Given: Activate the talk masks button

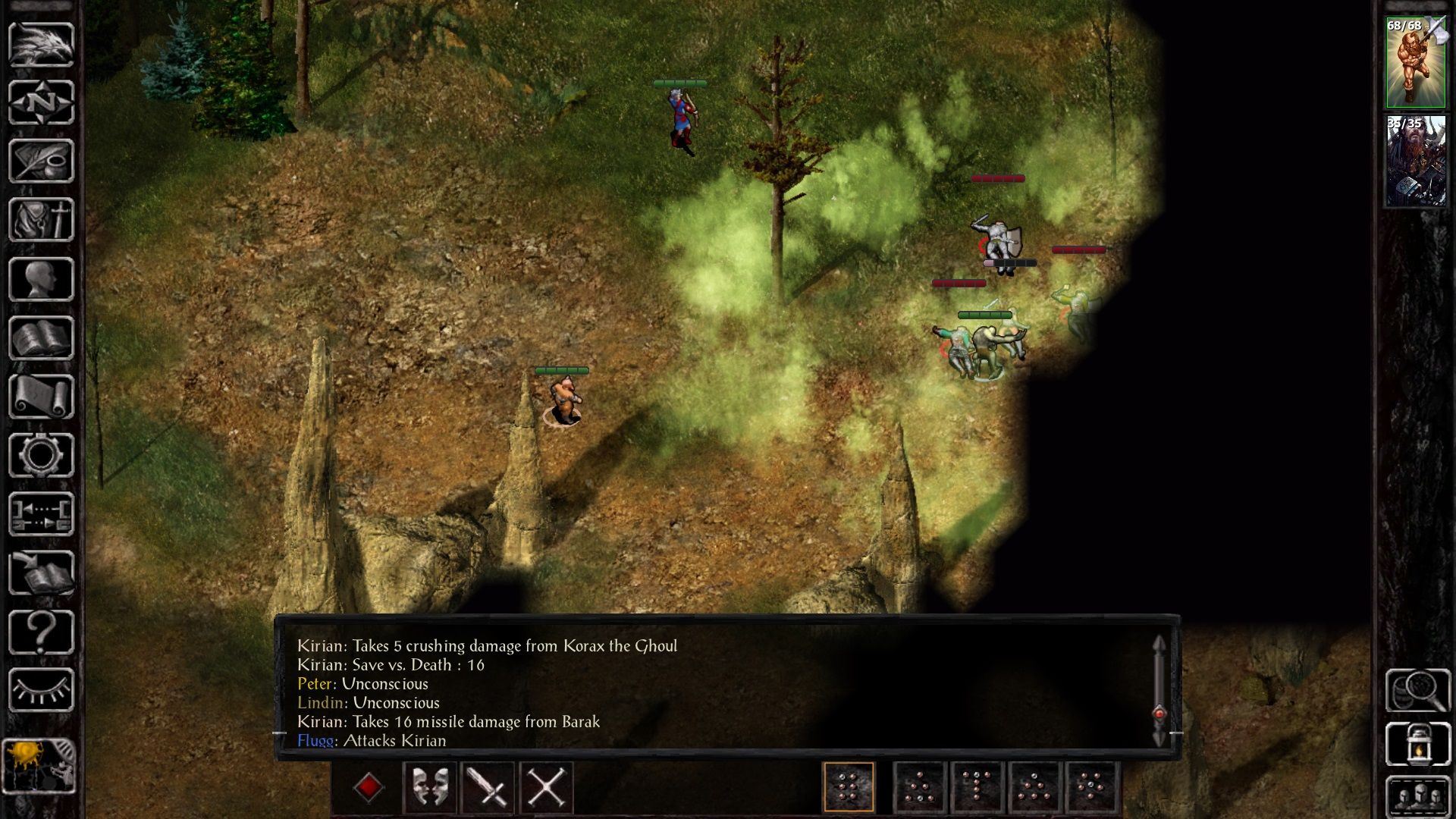Looking at the screenshot, I should coord(429,787).
